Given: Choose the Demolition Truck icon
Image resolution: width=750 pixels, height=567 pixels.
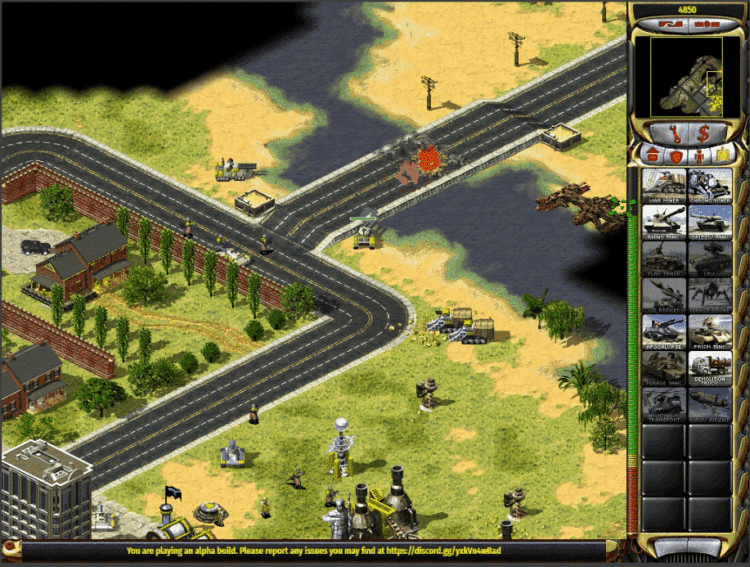Looking at the screenshot, I should [x=710, y=366].
